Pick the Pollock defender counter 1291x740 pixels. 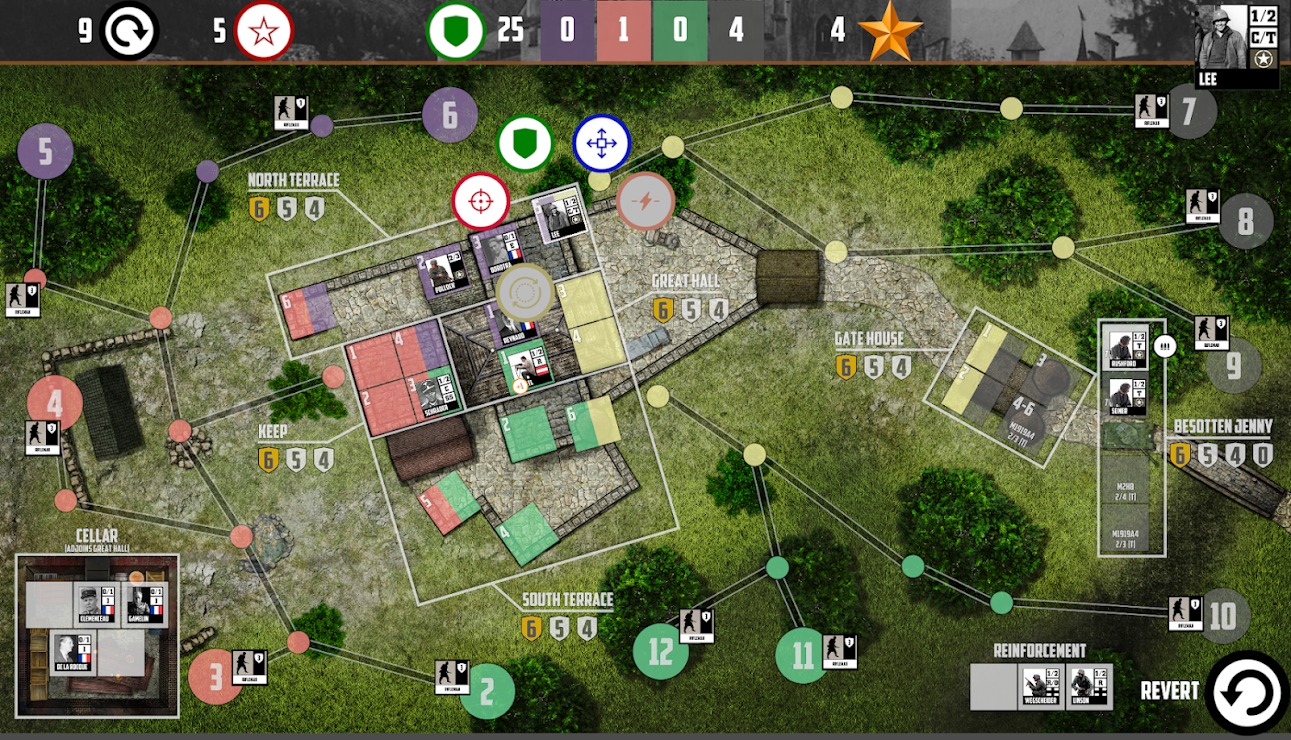443,272
